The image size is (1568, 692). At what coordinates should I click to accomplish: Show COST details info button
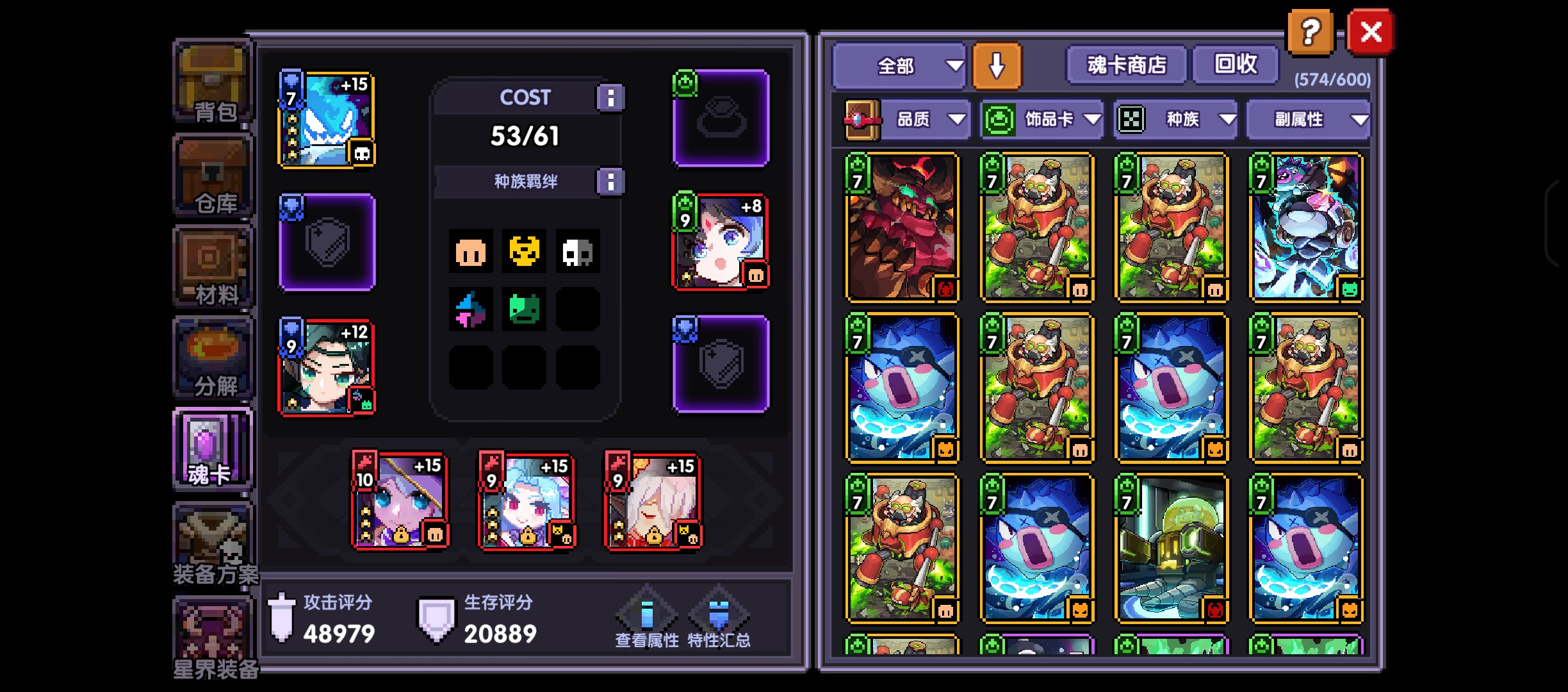(x=610, y=98)
